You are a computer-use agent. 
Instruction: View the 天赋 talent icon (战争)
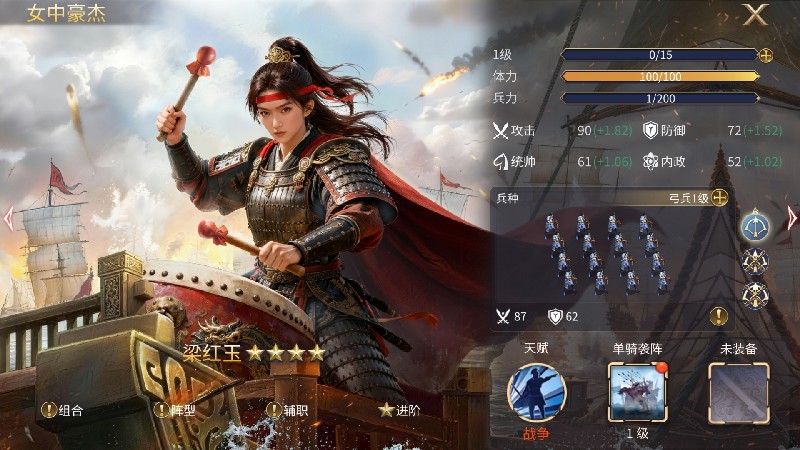(536, 392)
